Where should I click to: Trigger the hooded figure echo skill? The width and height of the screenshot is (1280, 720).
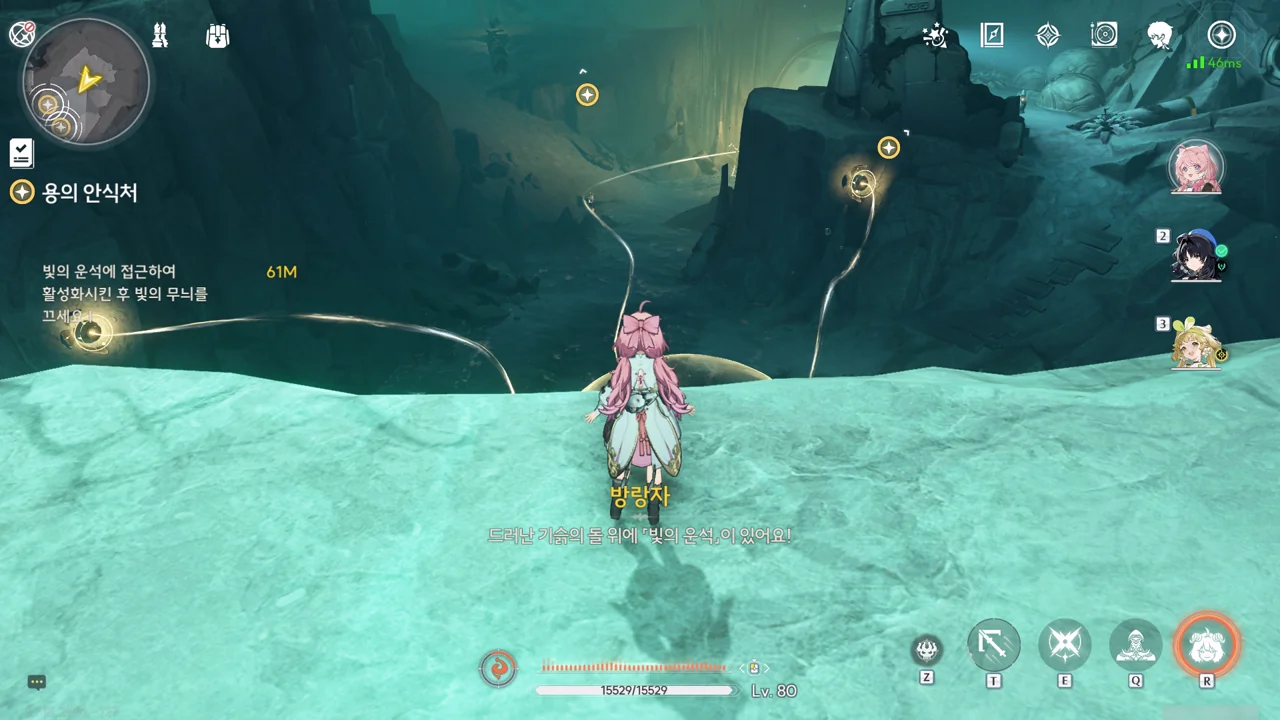(1136, 645)
